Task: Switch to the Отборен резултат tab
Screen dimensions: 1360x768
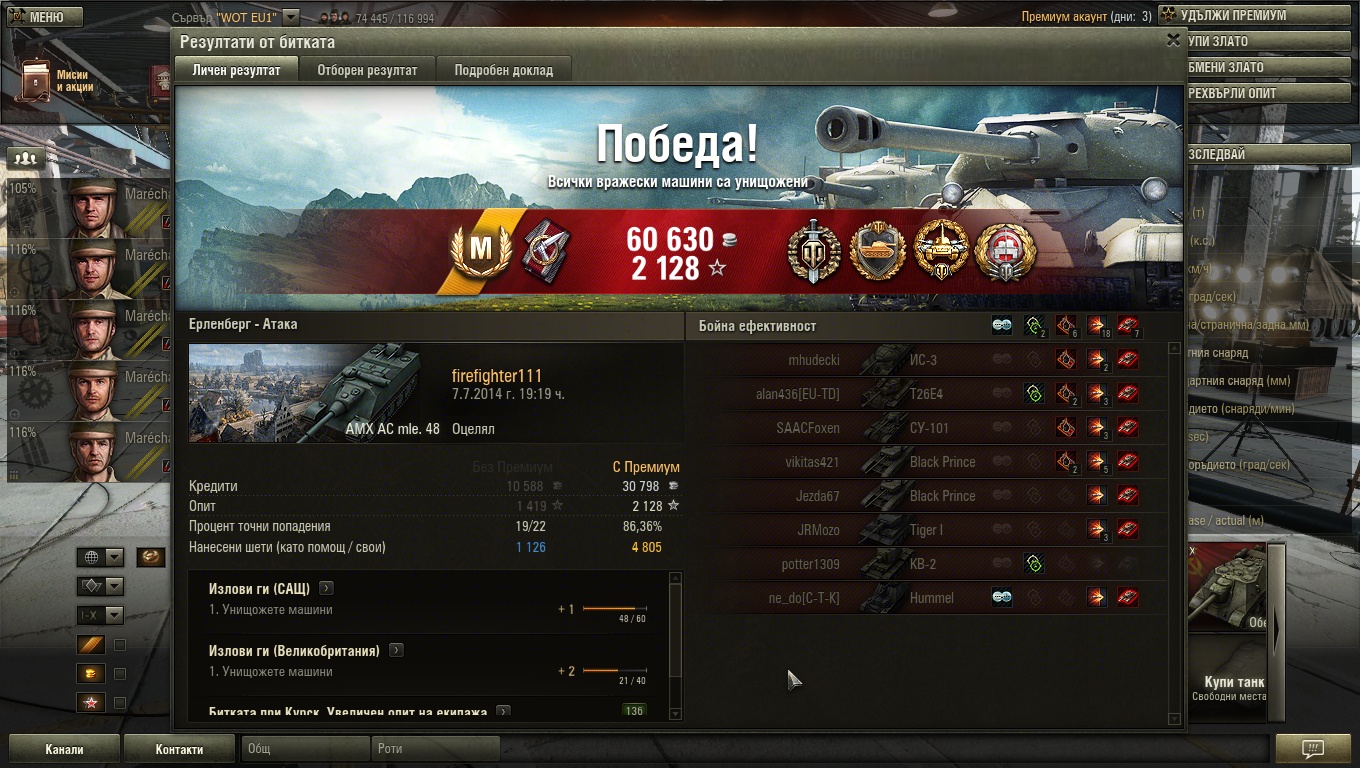Action: (367, 70)
